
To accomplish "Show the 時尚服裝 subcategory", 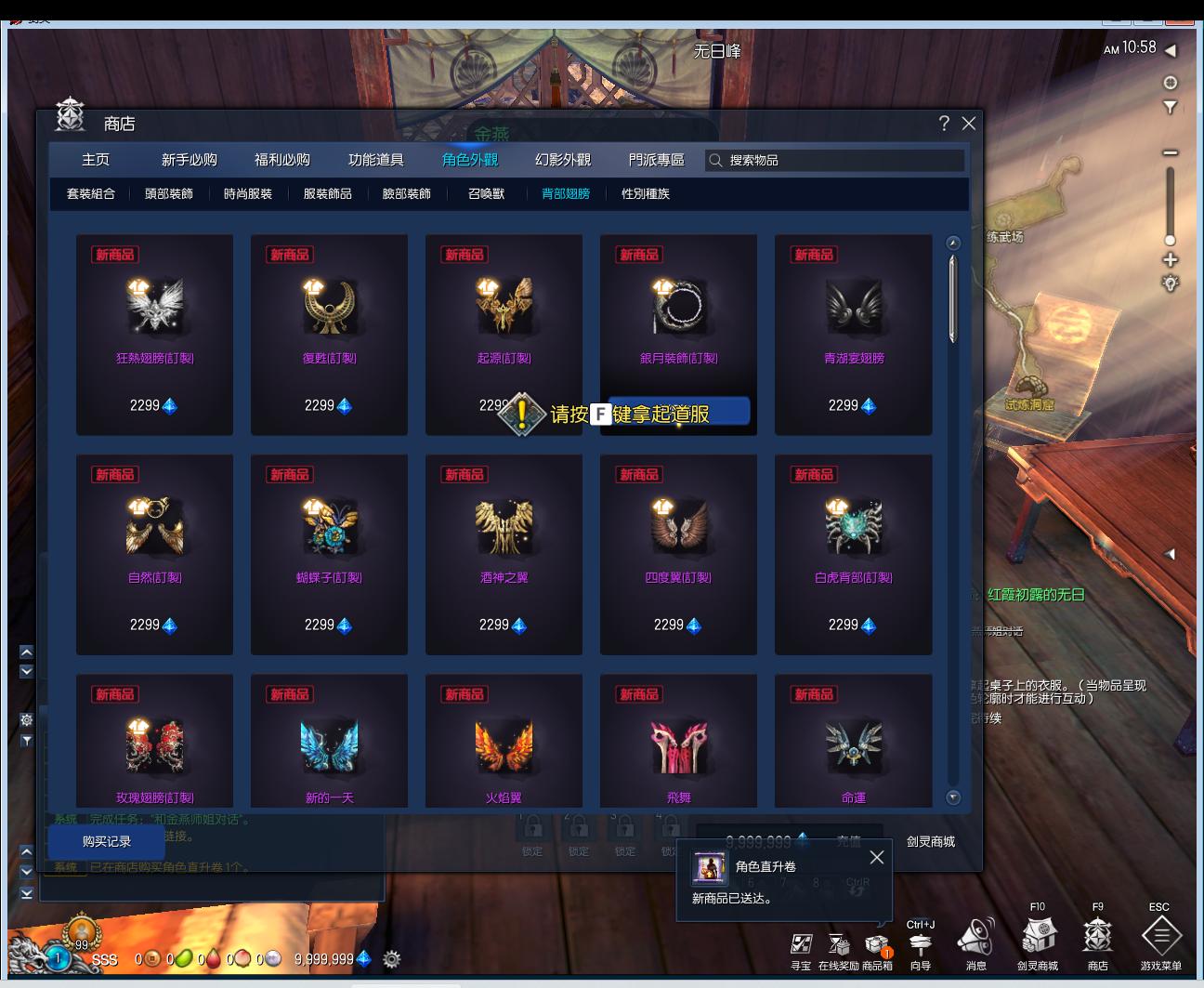I will (x=248, y=194).
